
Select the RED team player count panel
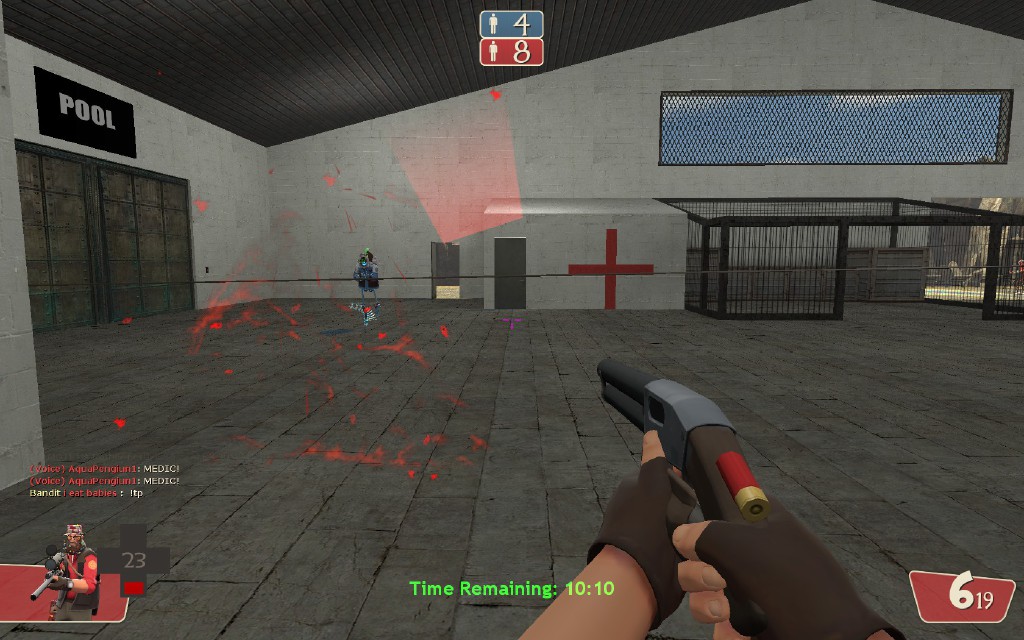click(x=511, y=52)
